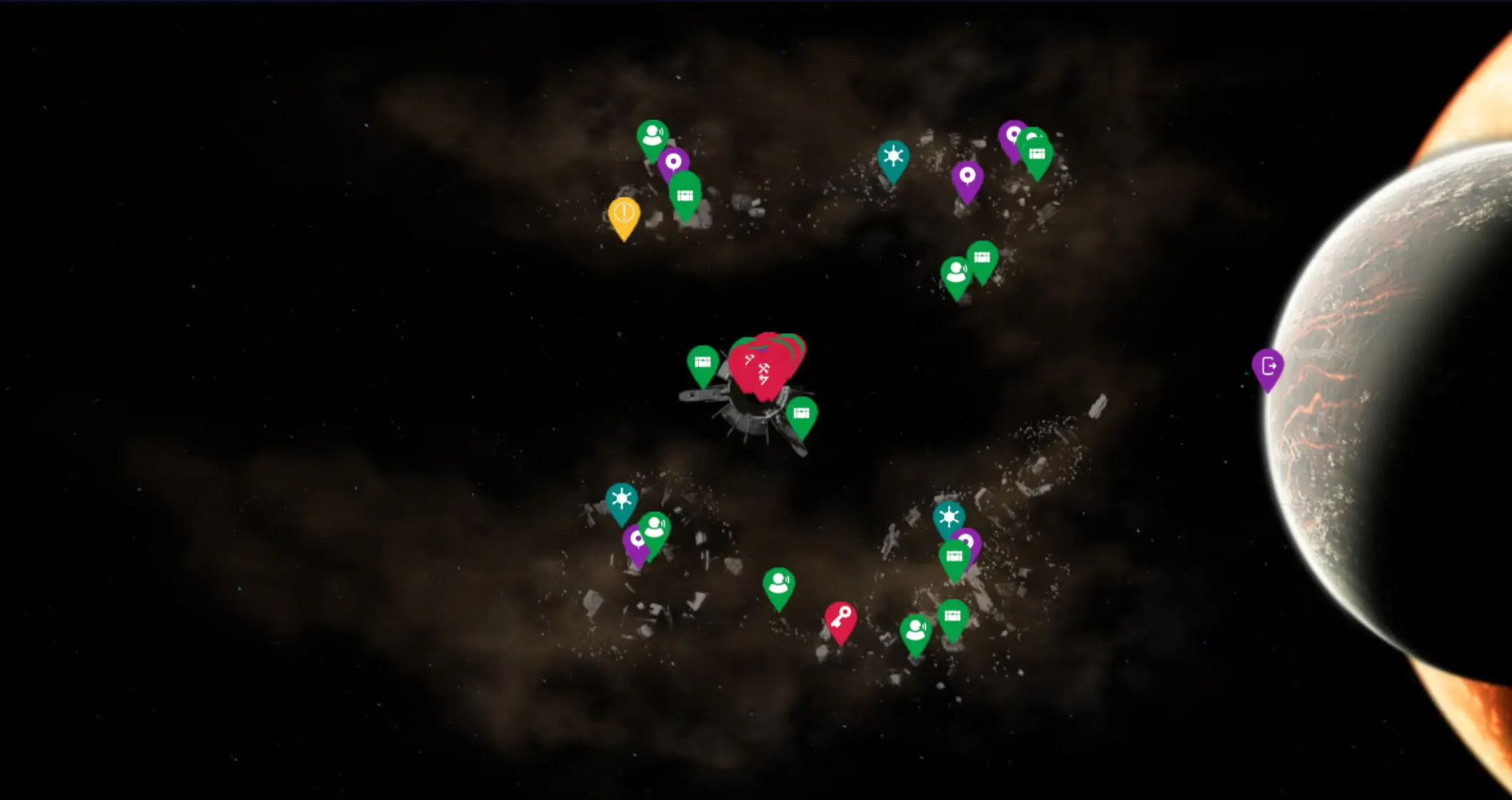Select the contact pin atop the upper-left cluster
The height and width of the screenshot is (800, 1512).
pyautogui.click(x=654, y=136)
